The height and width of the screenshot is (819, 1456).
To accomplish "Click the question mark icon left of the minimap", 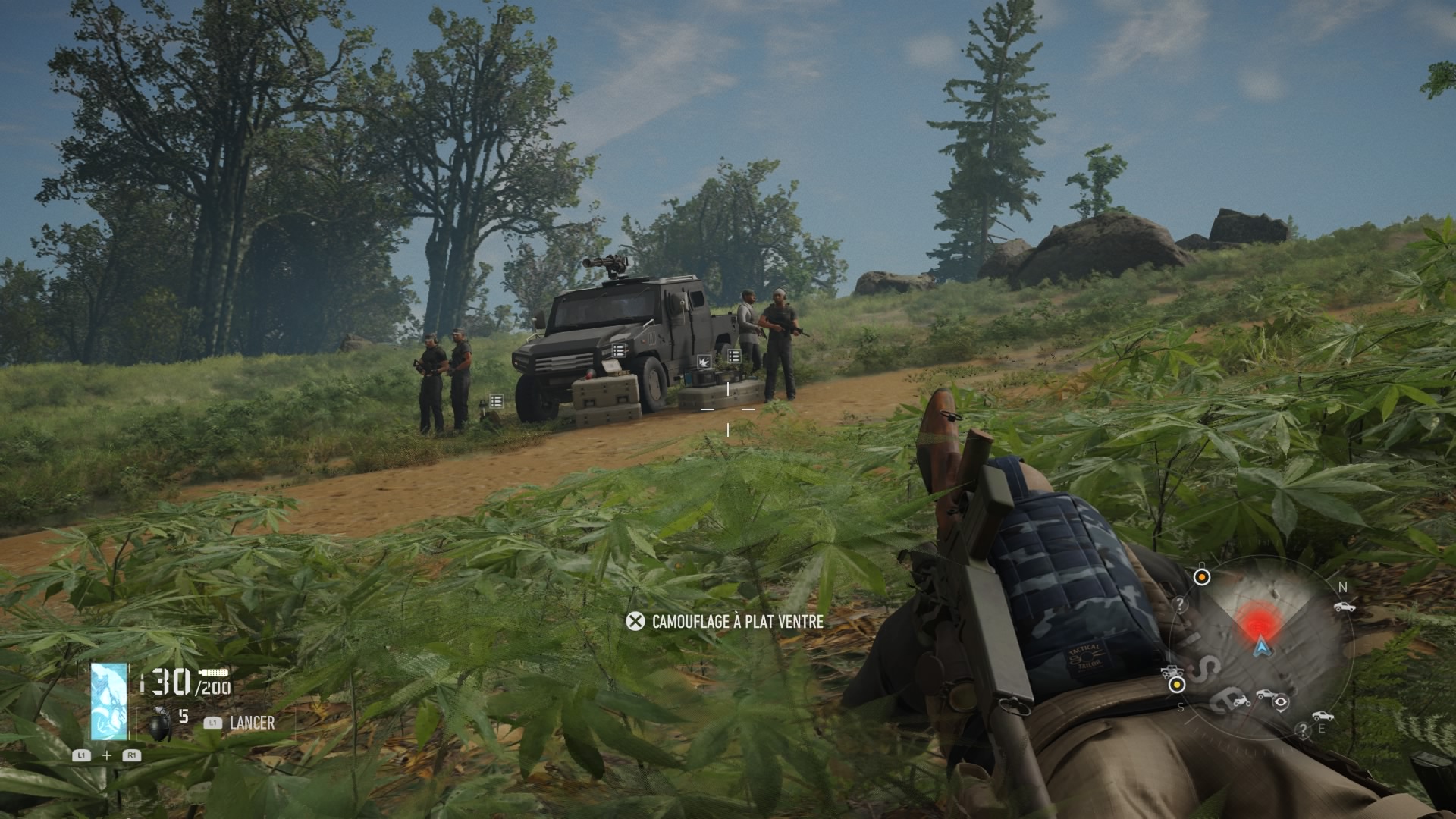I will click(1180, 604).
